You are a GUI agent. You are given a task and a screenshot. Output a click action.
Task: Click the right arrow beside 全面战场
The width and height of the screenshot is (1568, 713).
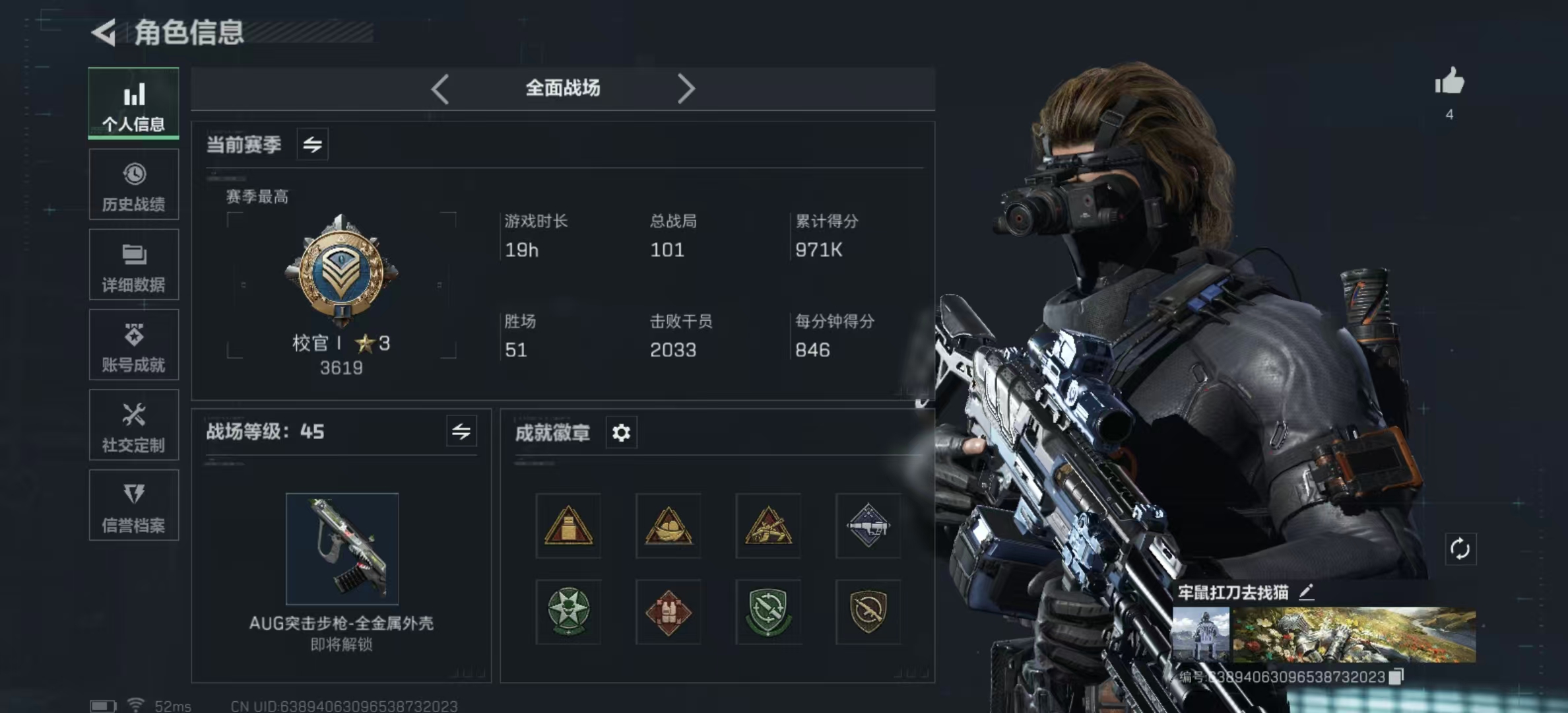click(686, 88)
